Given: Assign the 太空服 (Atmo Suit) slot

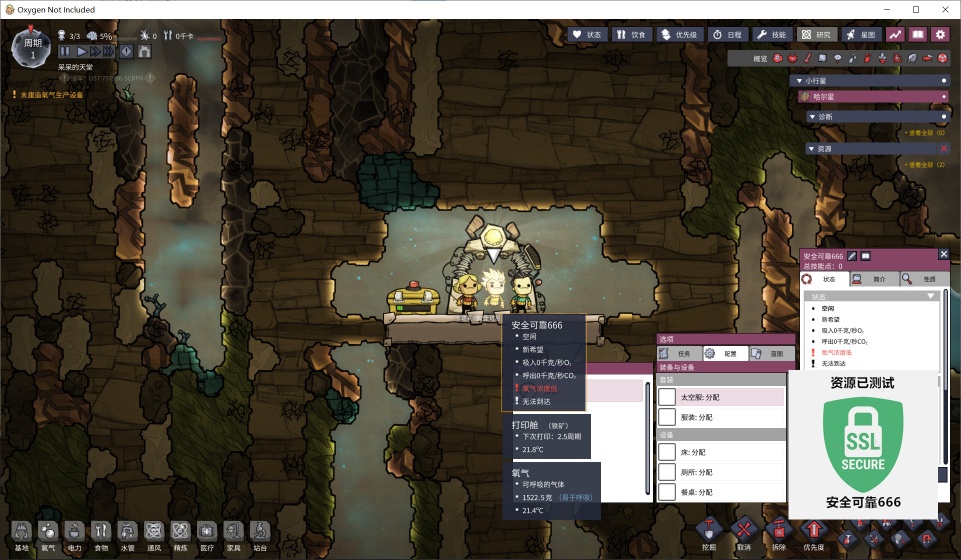Looking at the screenshot, I should [x=667, y=397].
